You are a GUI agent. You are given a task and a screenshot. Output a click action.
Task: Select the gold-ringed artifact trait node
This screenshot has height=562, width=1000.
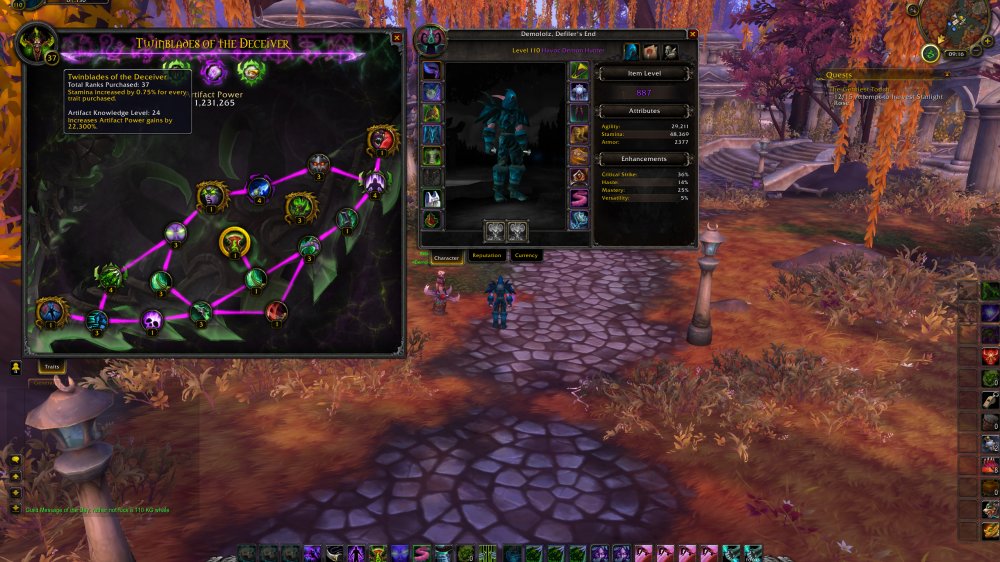coord(234,241)
